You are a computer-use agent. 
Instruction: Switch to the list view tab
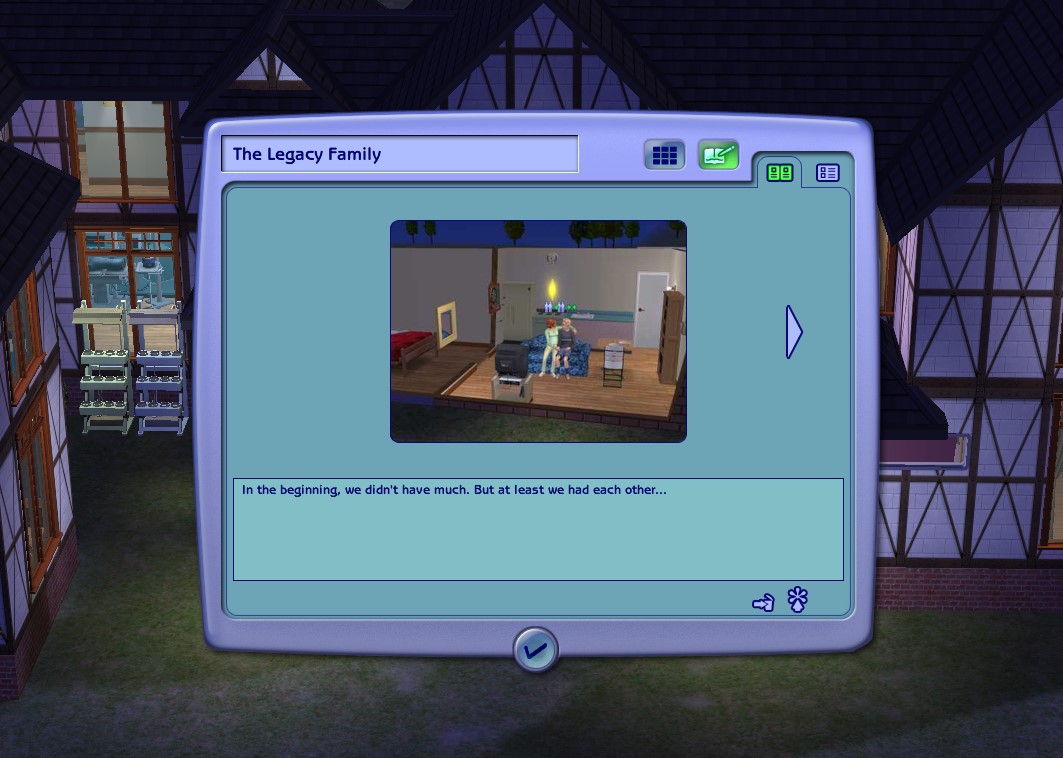coord(827,173)
